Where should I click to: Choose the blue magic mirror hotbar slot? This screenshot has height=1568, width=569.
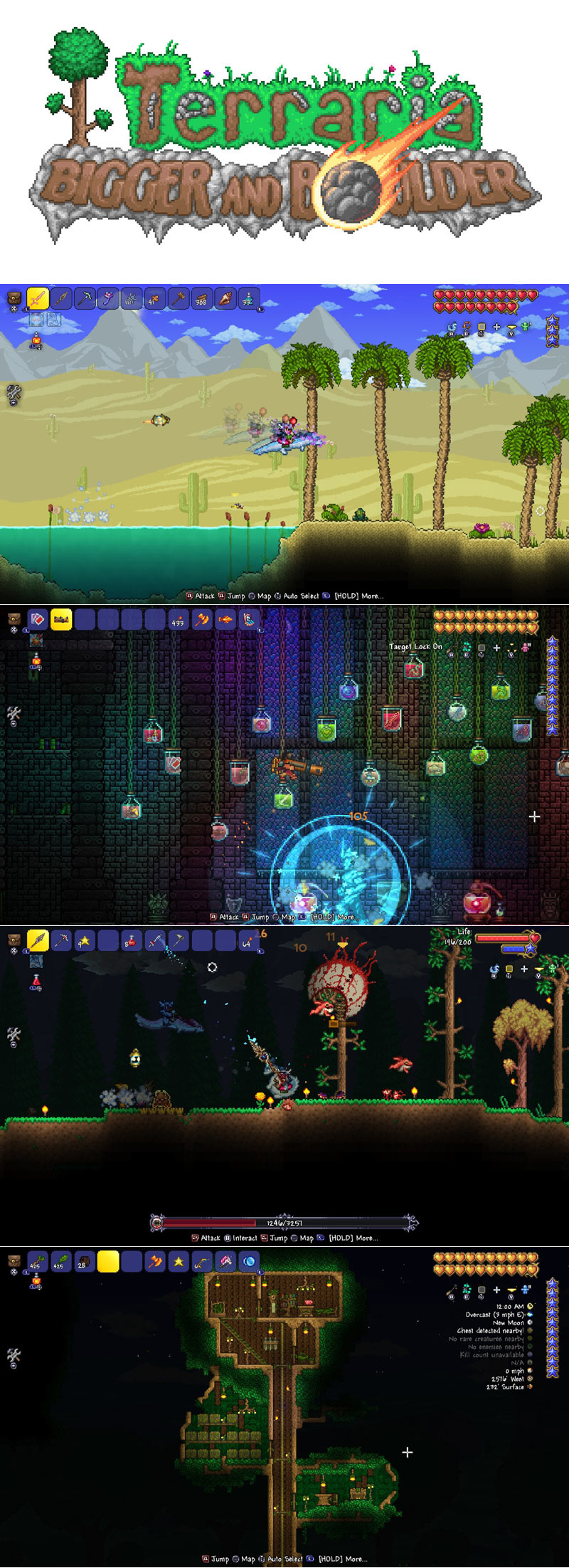coord(249,1262)
